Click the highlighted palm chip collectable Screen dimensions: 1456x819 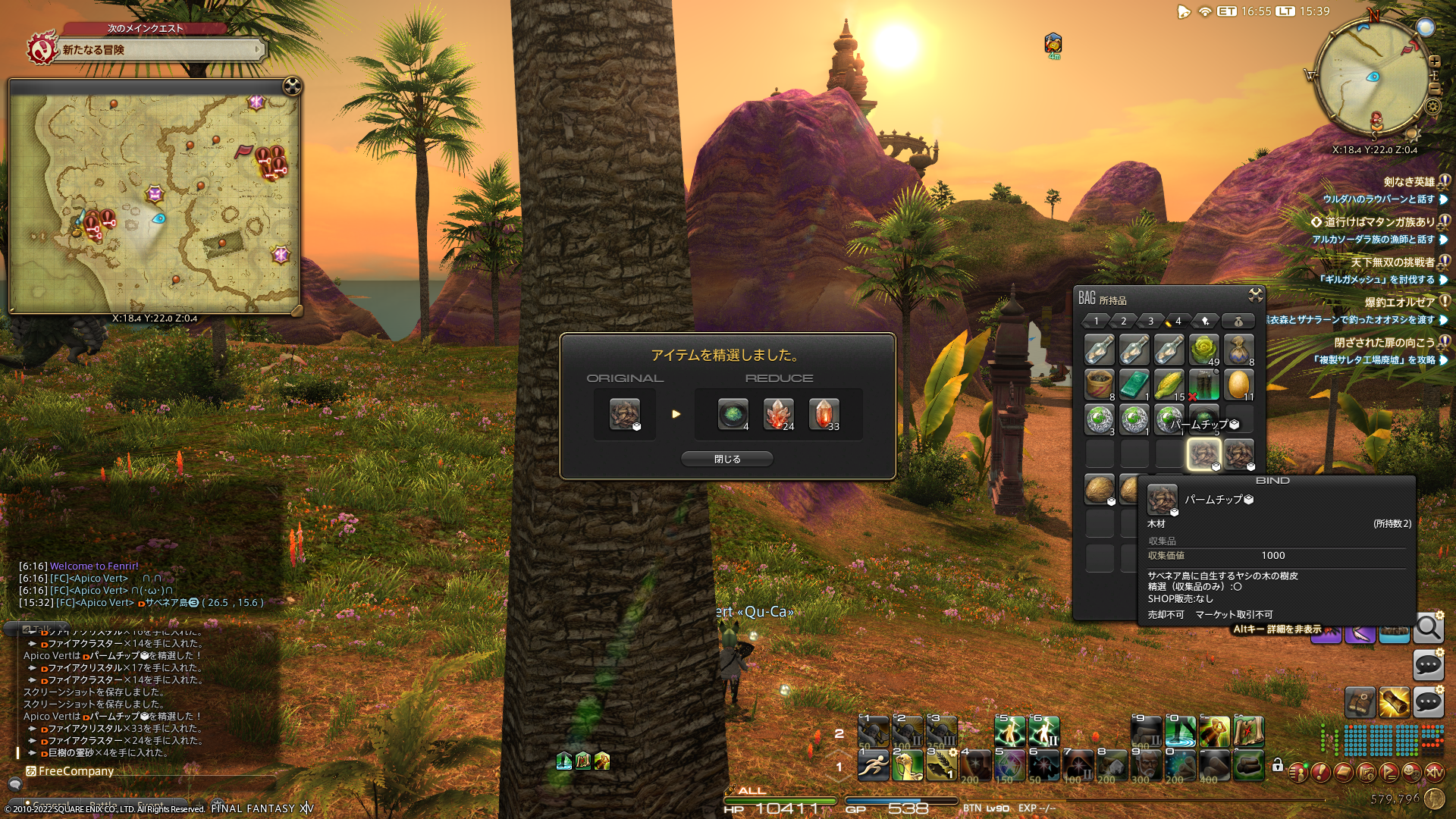click(1203, 454)
